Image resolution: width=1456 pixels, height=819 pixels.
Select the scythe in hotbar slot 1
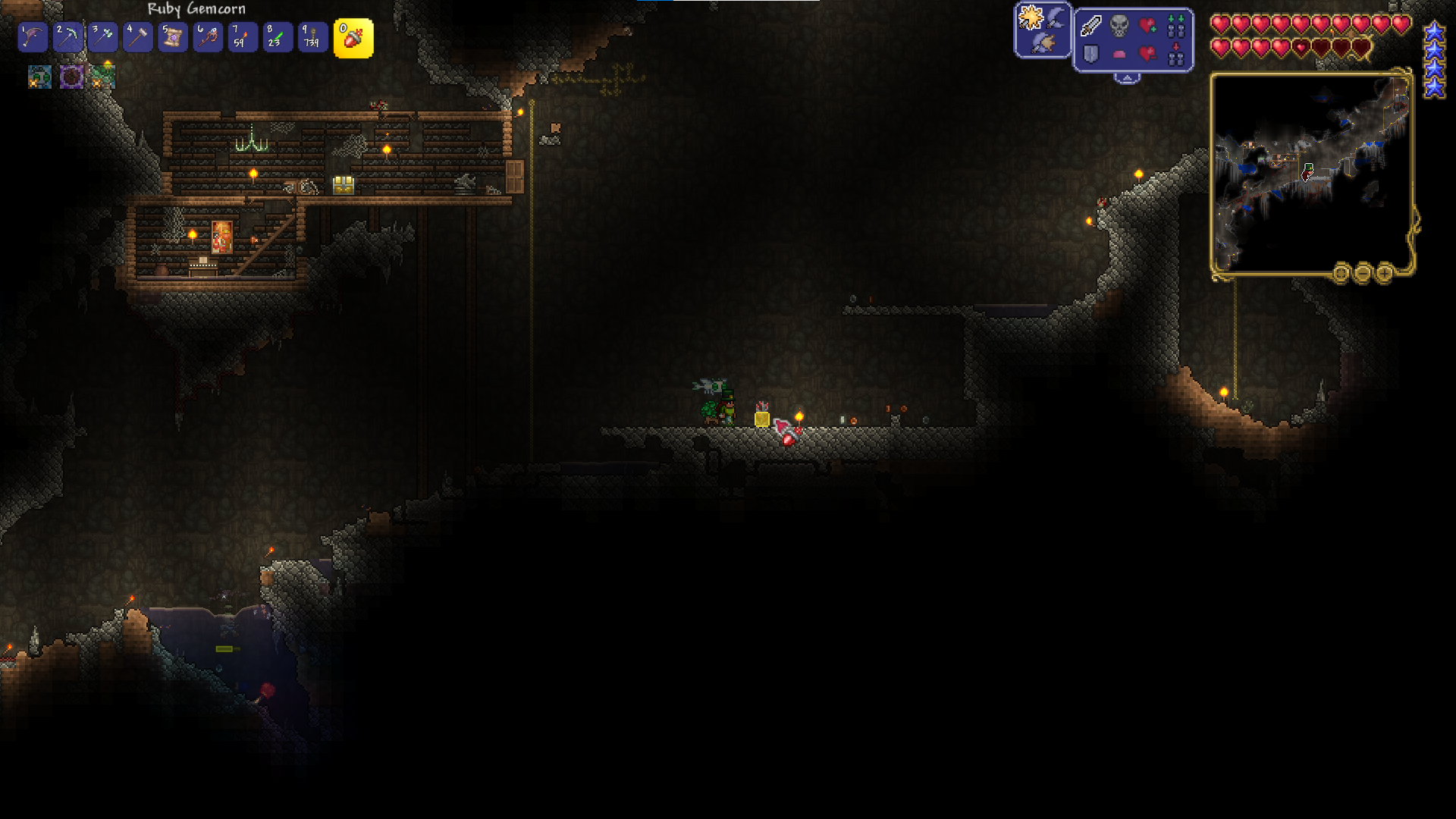pyautogui.click(x=33, y=37)
